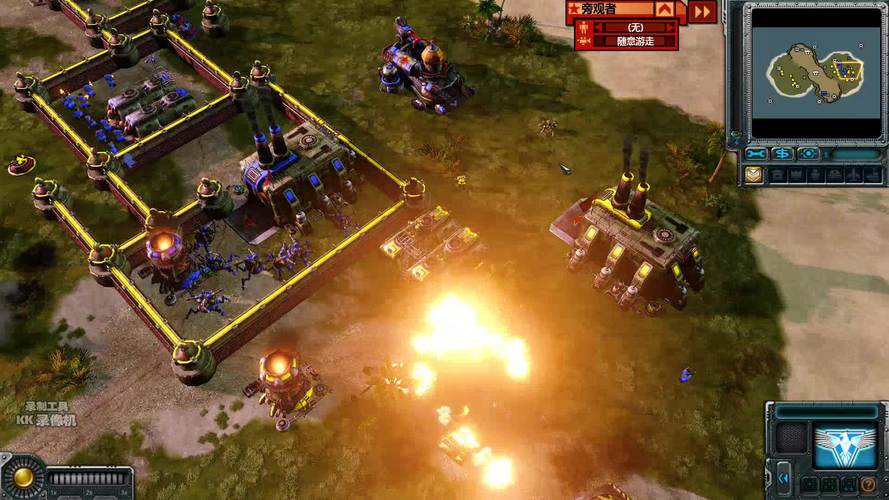
Task: Click the orange question mark help button
Action: (869, 485)
